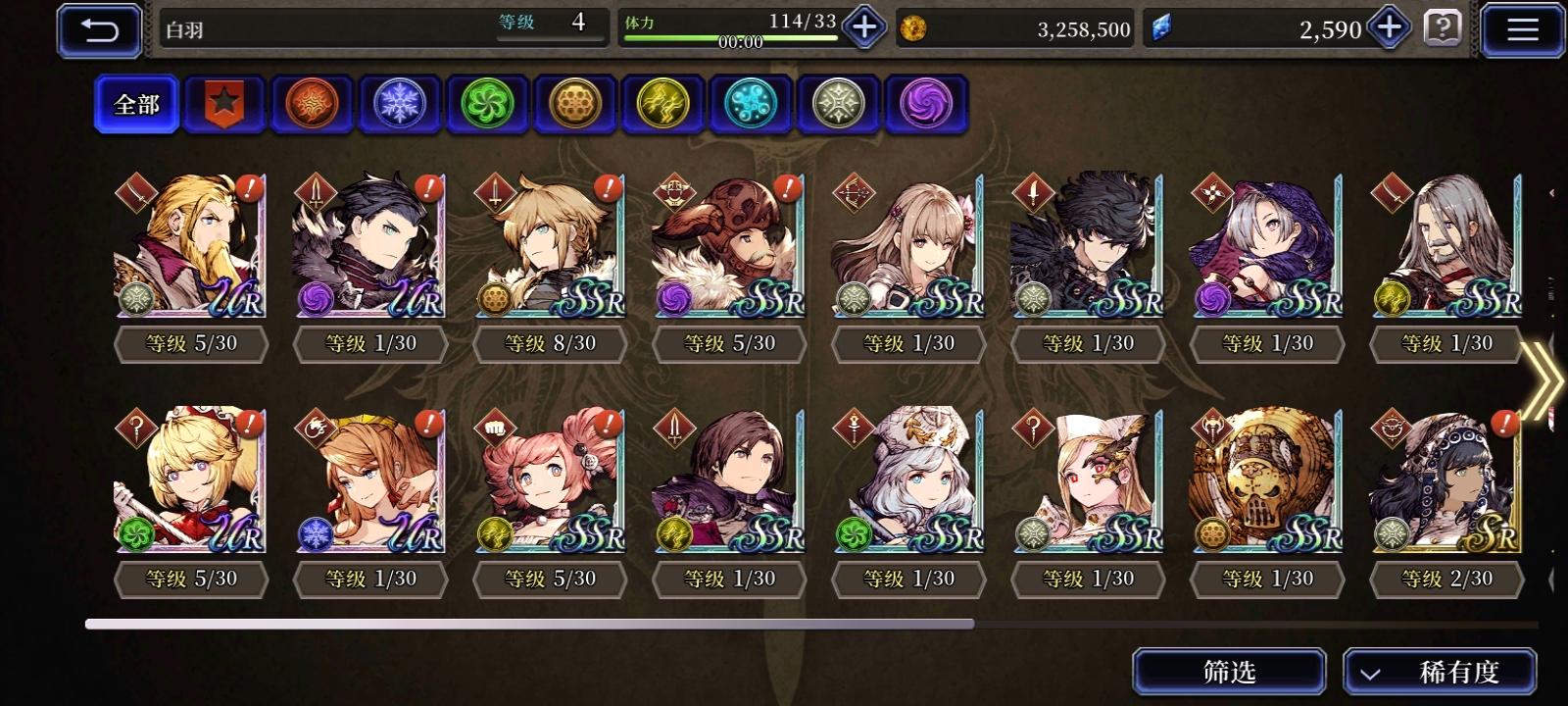
Task: Open the 稀有度 rarity sort dropdown
Action: [1453, 672]
